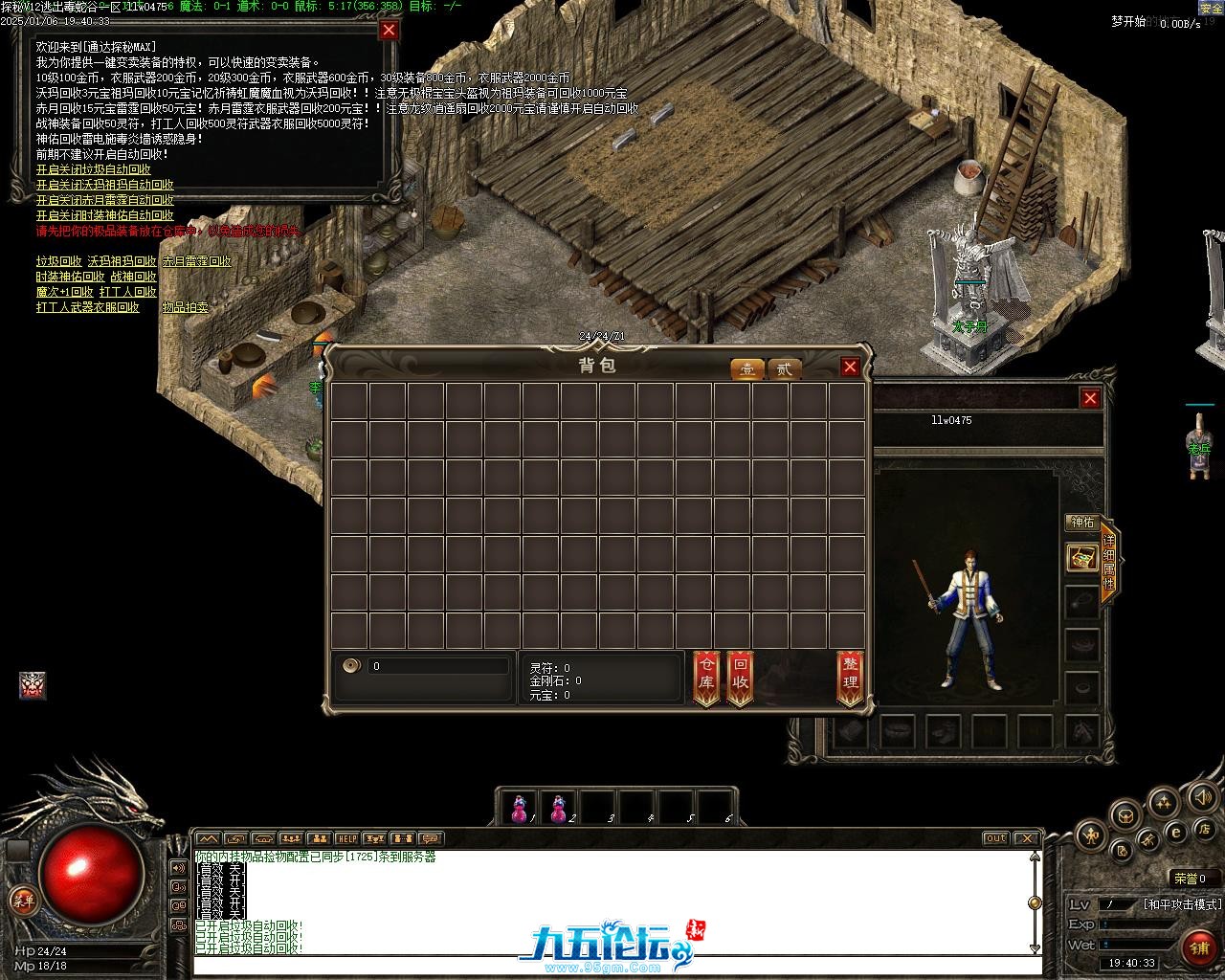Select the 战神回收 option
Image resolution: width=1225 pixels, height=980 pixels.
[x=133, y=277]
